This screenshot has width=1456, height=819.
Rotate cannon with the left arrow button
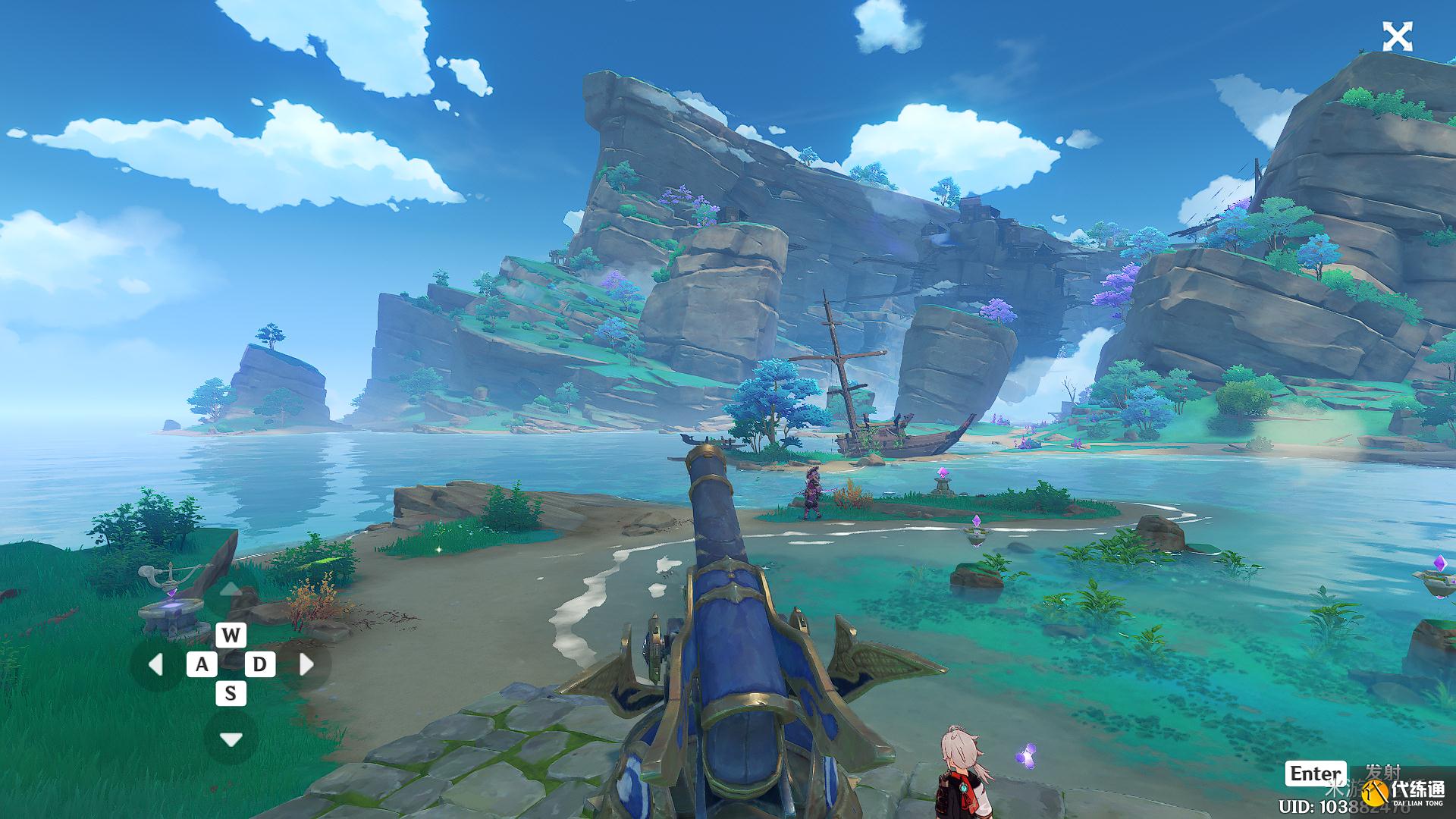(156, 665)
